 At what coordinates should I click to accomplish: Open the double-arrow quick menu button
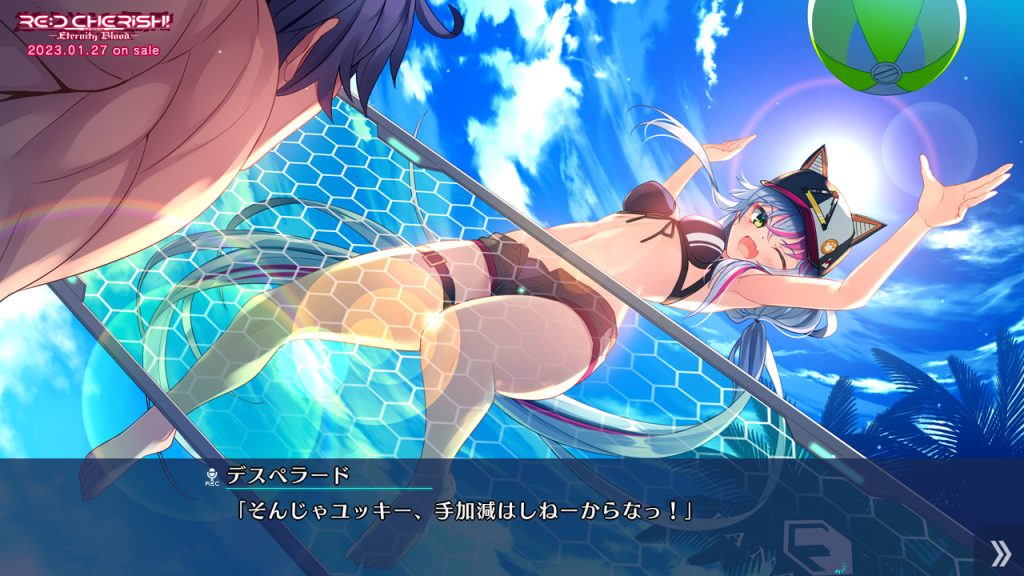point(1001,551)
